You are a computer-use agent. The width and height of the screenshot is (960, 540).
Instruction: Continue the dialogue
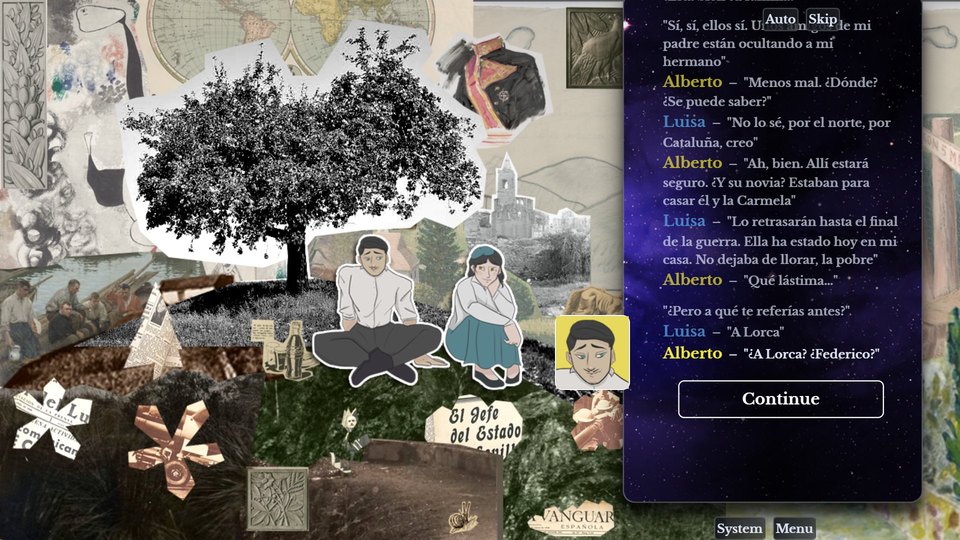780,399
